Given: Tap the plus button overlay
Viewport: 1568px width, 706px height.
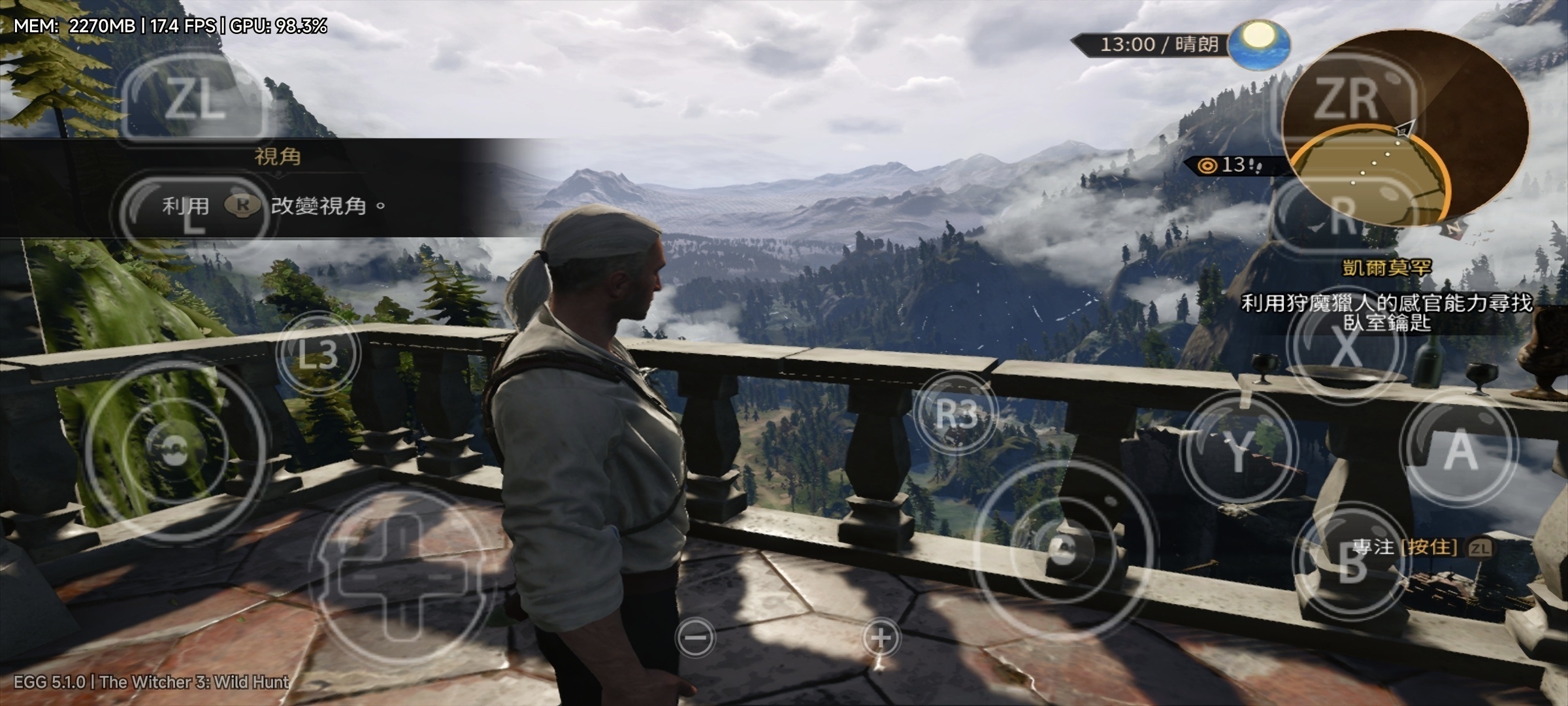Looking at the screenshot, I should click(x=881, y=637).
